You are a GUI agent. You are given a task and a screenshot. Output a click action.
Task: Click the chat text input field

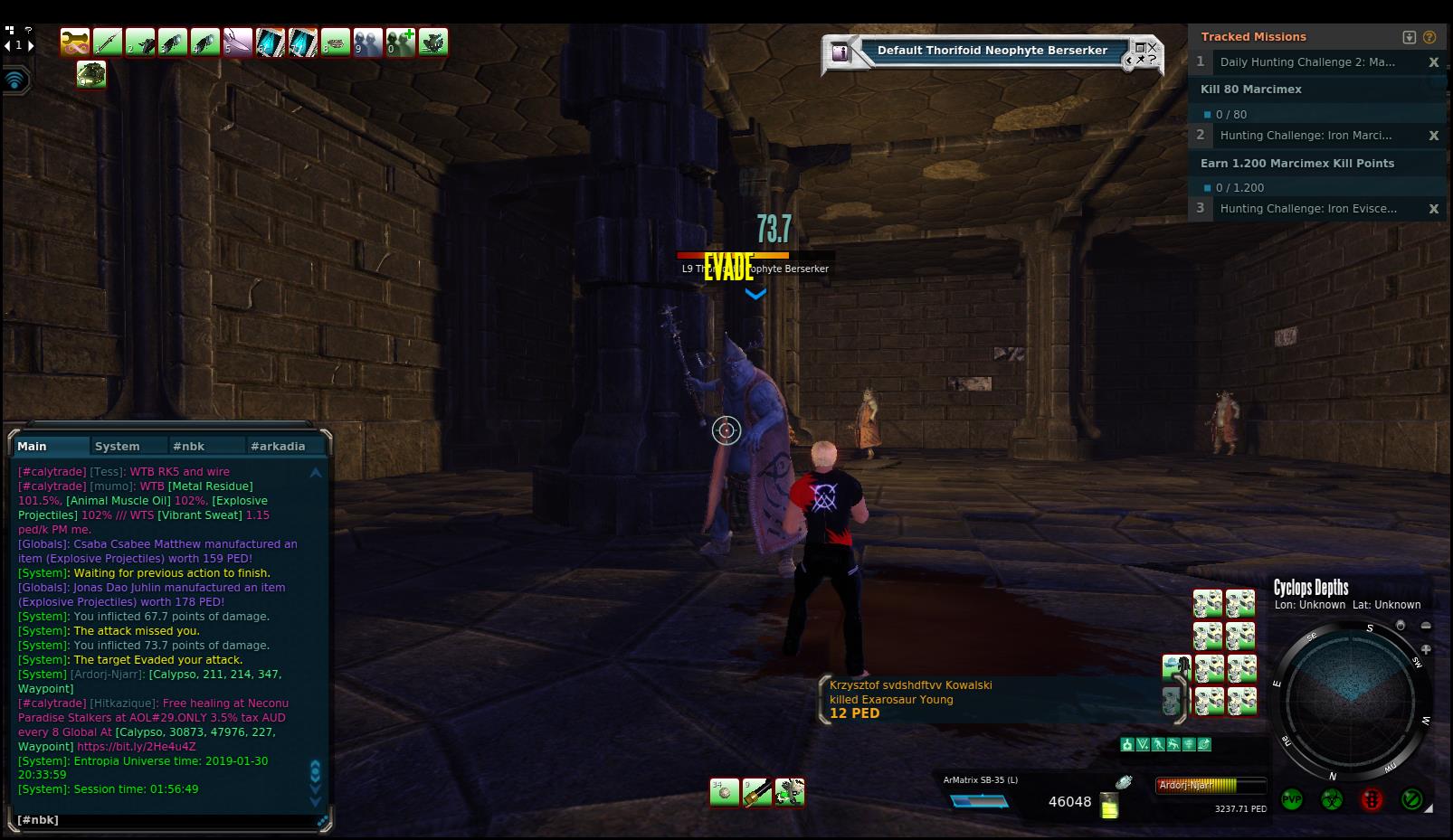click(x=163, y=820)
